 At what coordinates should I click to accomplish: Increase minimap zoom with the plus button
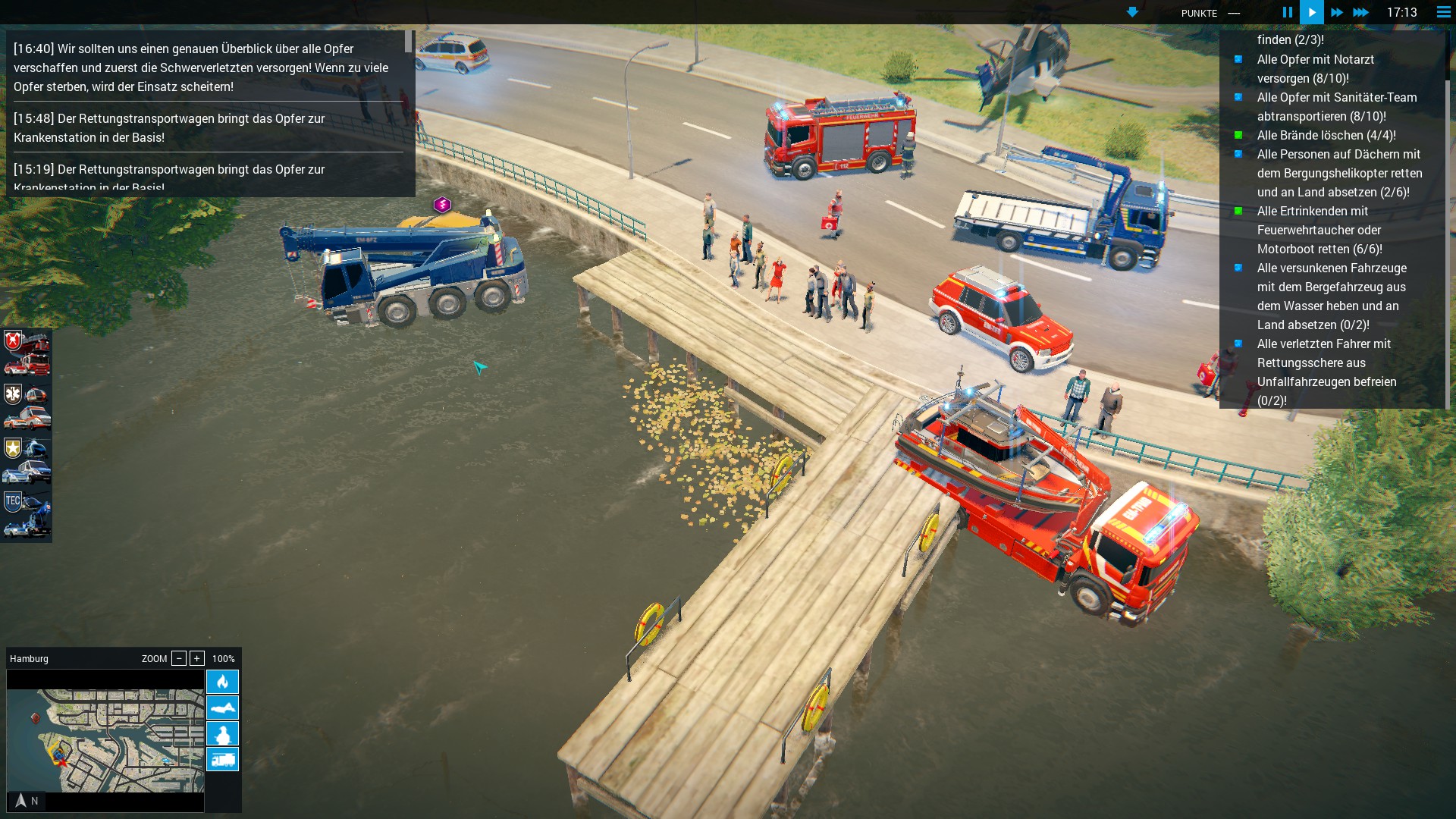pos(199,658)
